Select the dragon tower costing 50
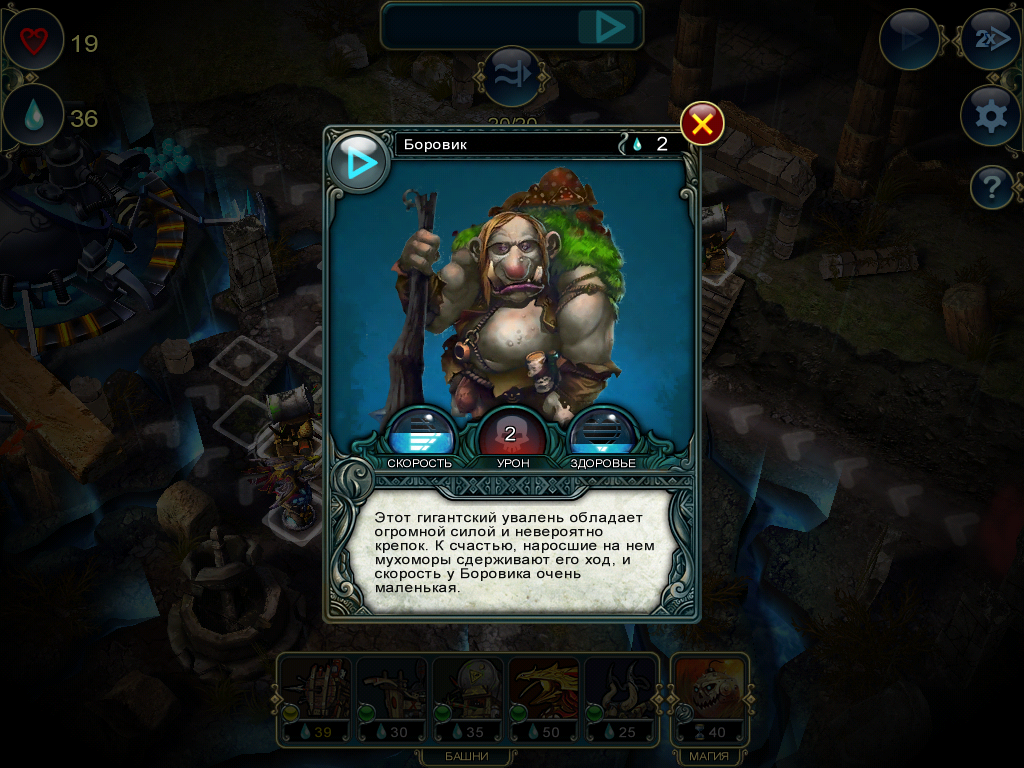1024x768 pixels. (543, 698)
